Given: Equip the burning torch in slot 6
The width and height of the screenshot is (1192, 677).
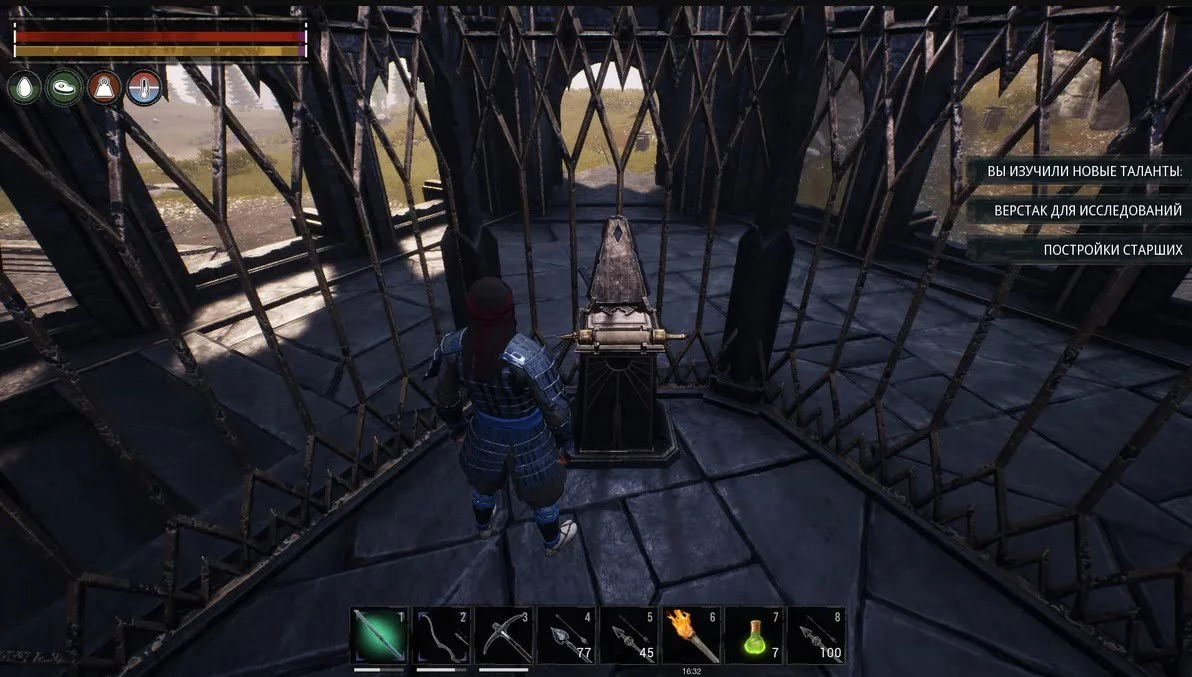Looking at the screenshot, I should click(692, 635).
